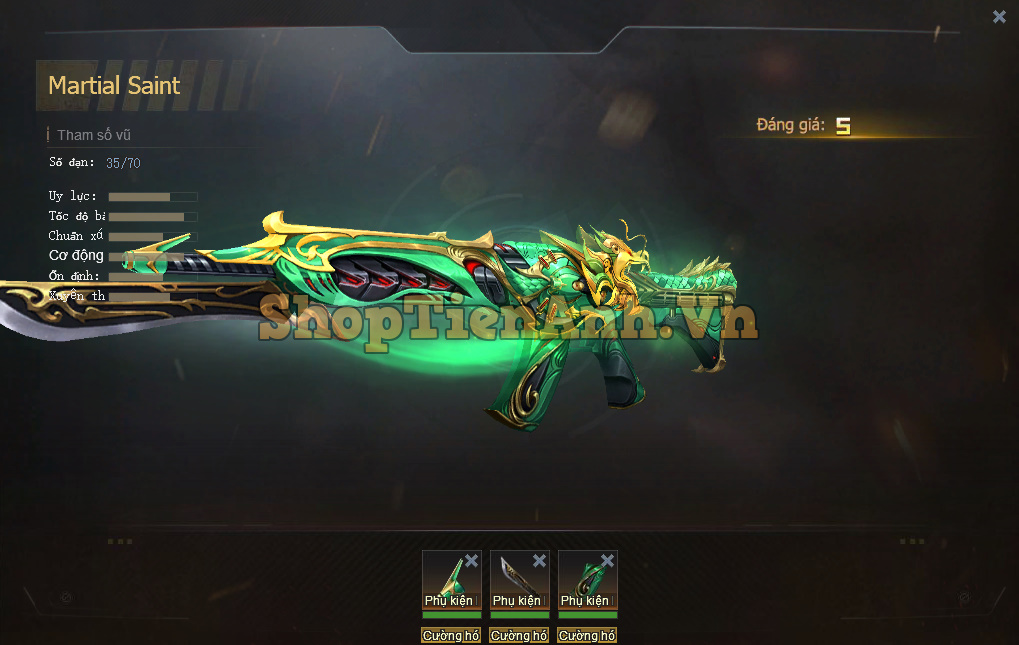Remove the curved blade accessory with its X
1019x645 pixels.
click(x=539, y=560)
